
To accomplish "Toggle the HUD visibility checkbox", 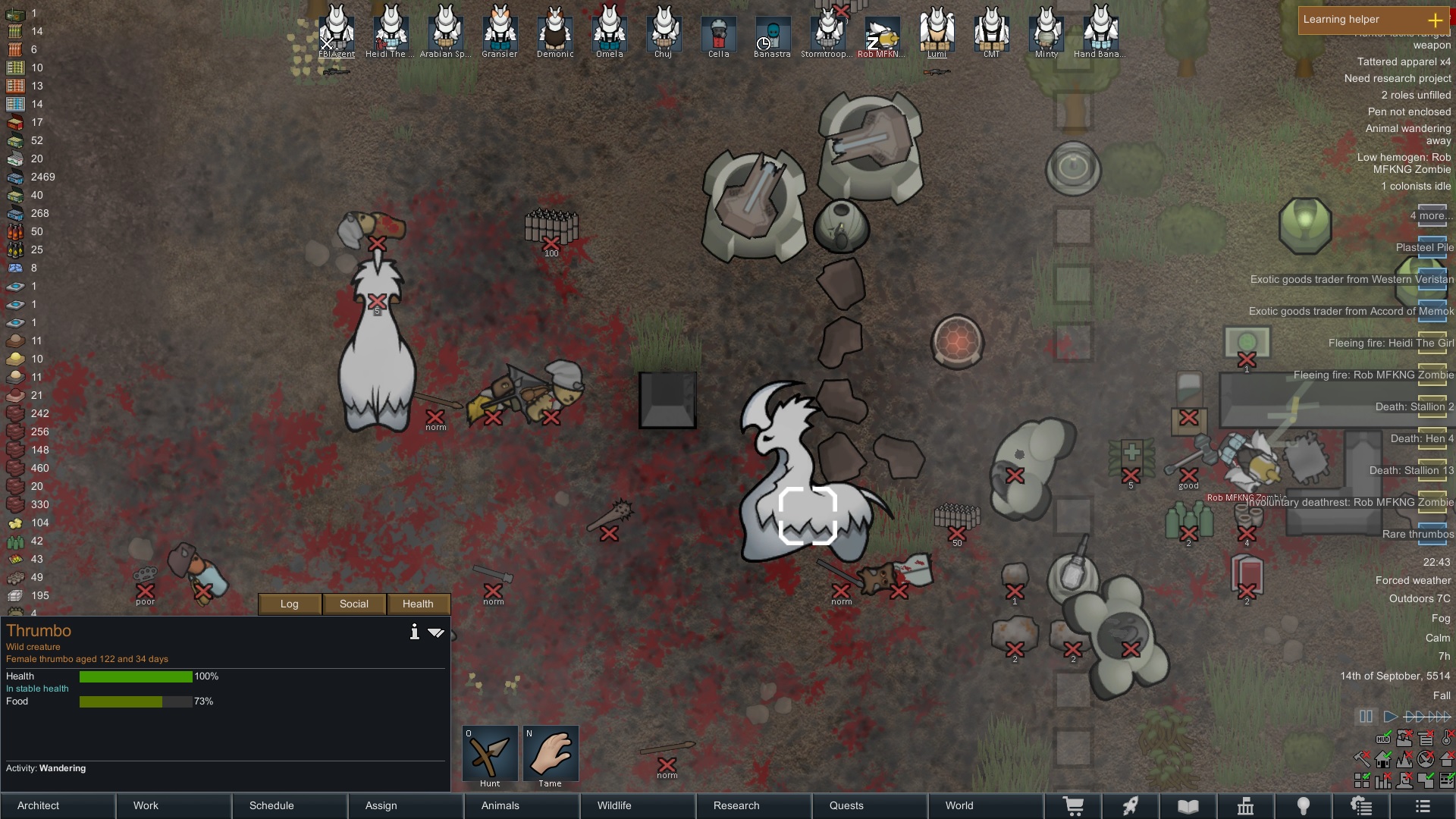I will click(x=1383, y=739).
